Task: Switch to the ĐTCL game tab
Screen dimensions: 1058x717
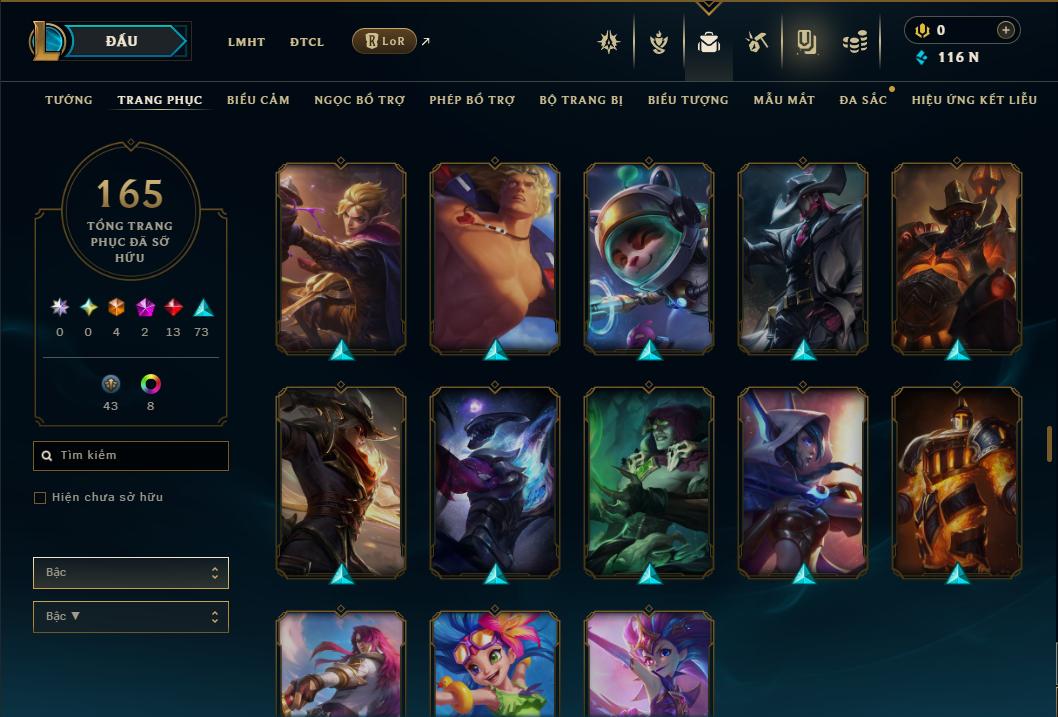Action: [307, 42]
